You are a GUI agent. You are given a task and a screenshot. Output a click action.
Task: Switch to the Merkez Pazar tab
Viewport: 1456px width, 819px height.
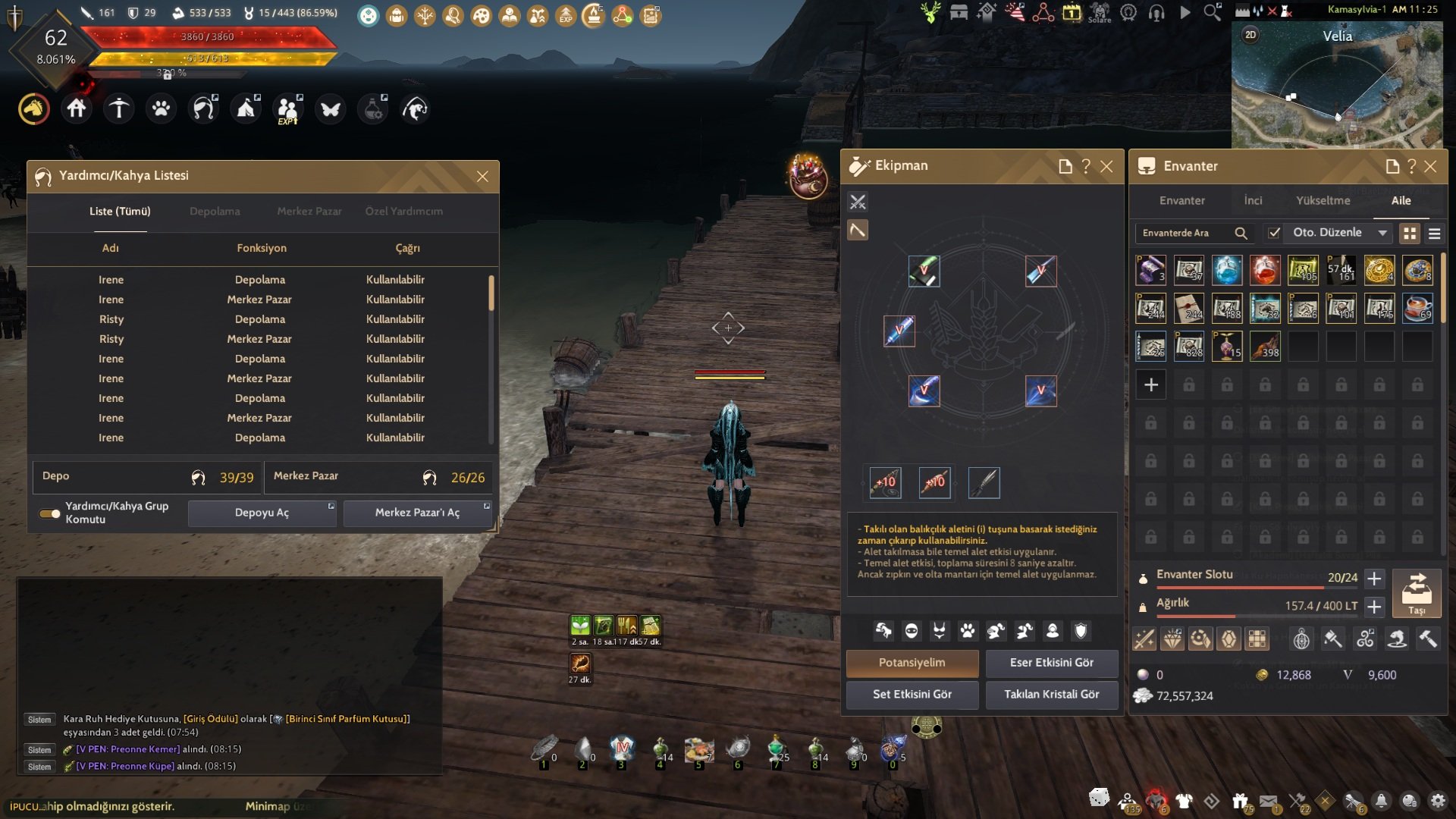[x=308, y=212]
